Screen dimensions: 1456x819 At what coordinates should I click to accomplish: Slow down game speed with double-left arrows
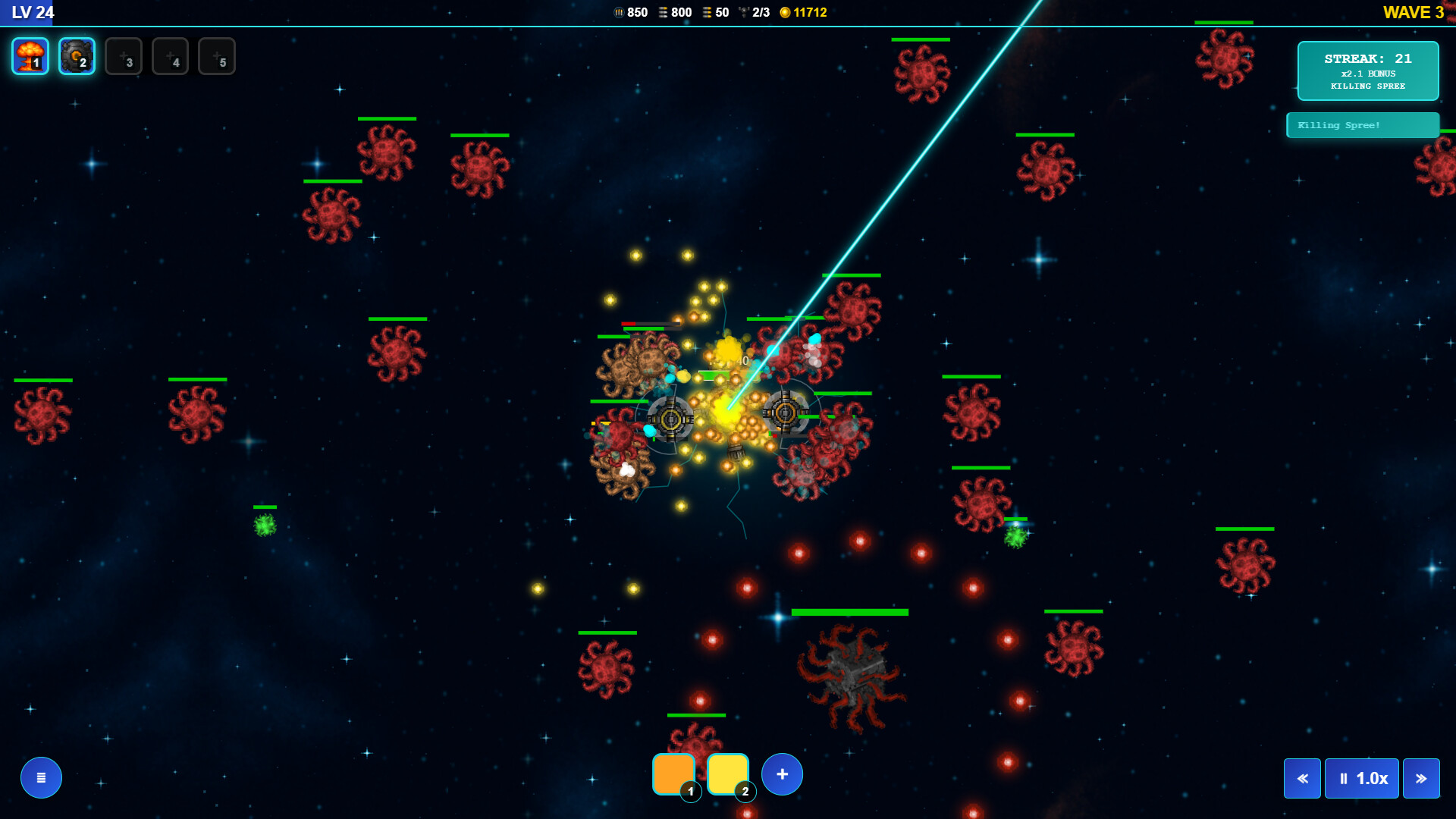coord(1302,778)
